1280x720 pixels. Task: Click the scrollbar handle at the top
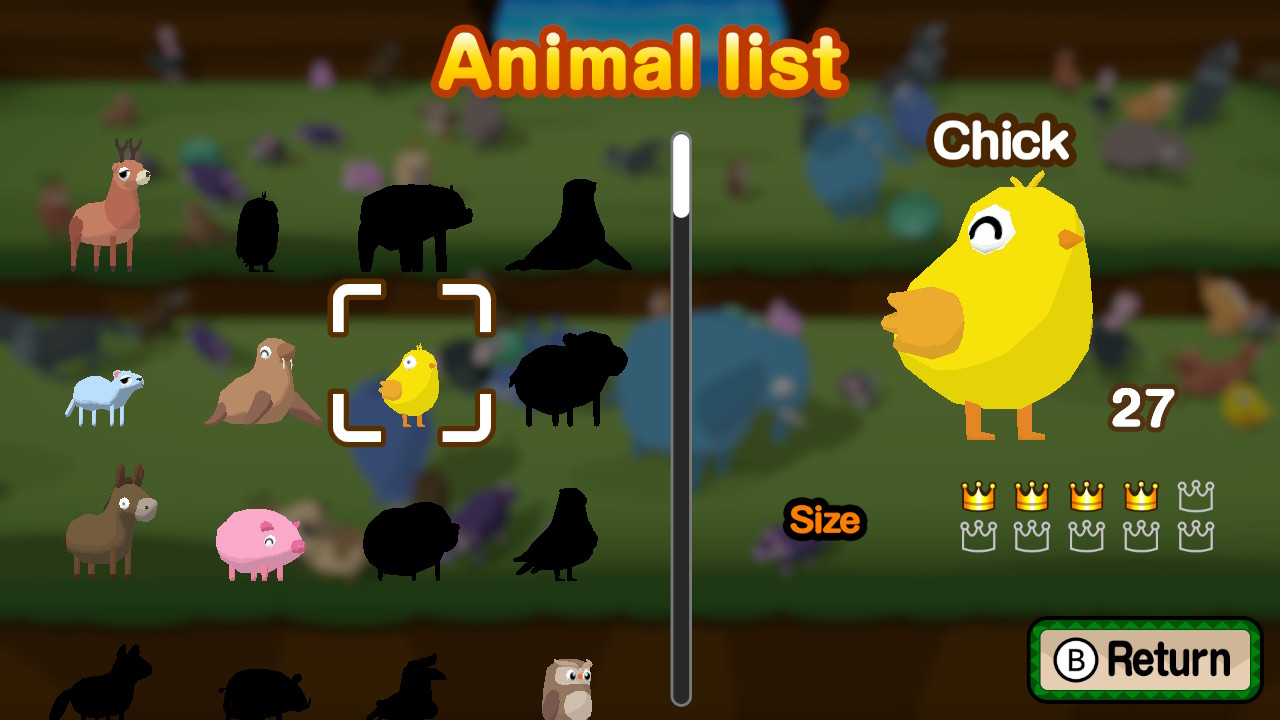pyautogui.click(x=681, y=175)
